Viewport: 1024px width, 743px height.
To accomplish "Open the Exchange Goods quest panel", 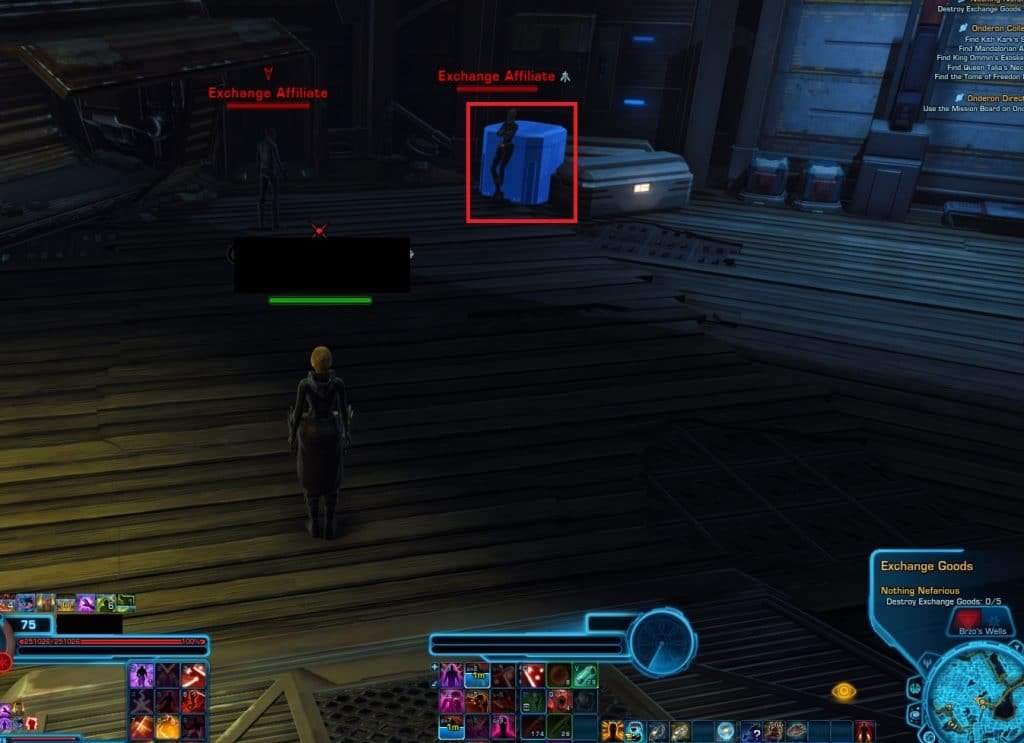I will pos(926,566).
